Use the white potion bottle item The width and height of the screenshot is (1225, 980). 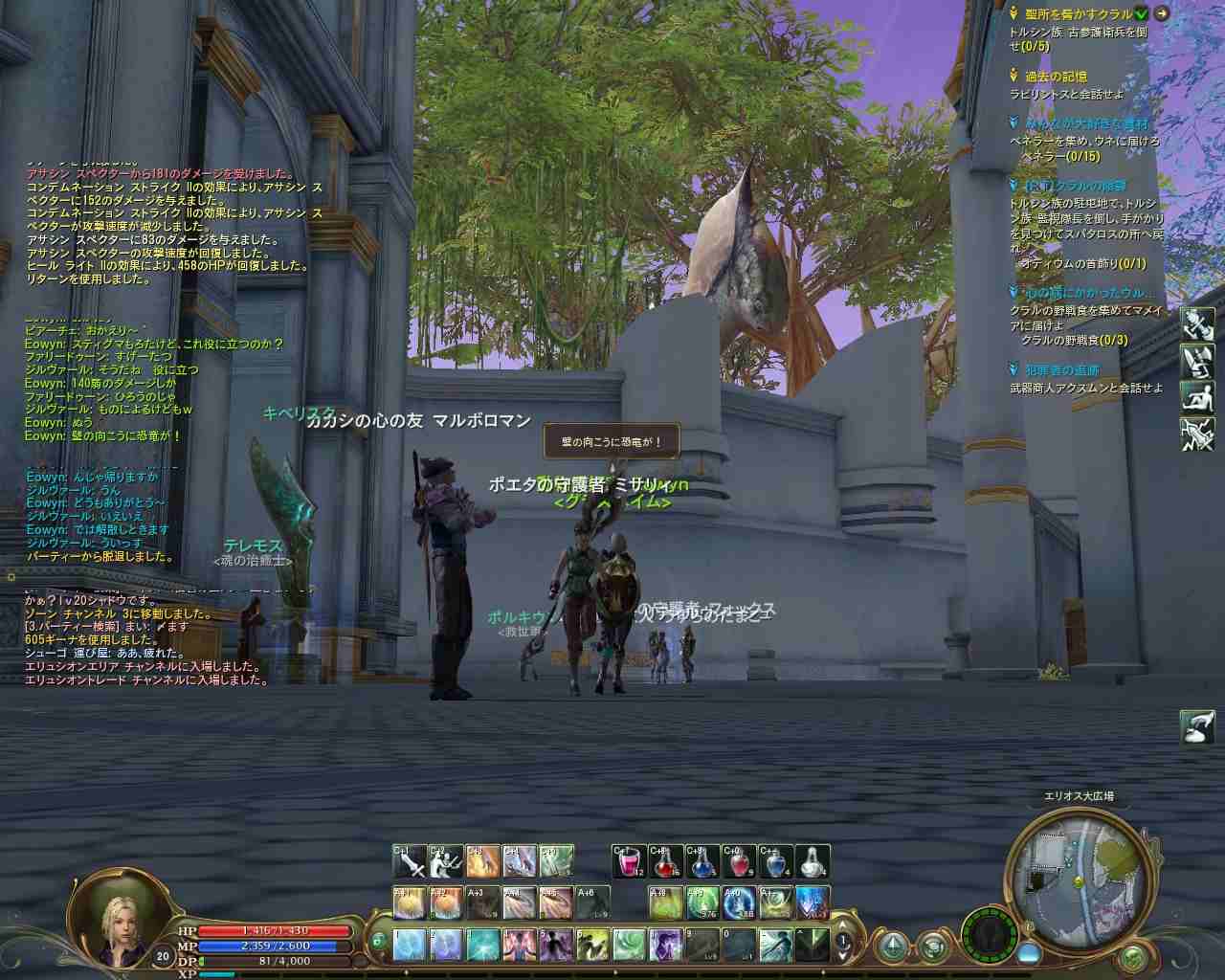pyautogui.click(x=812, y=862)
